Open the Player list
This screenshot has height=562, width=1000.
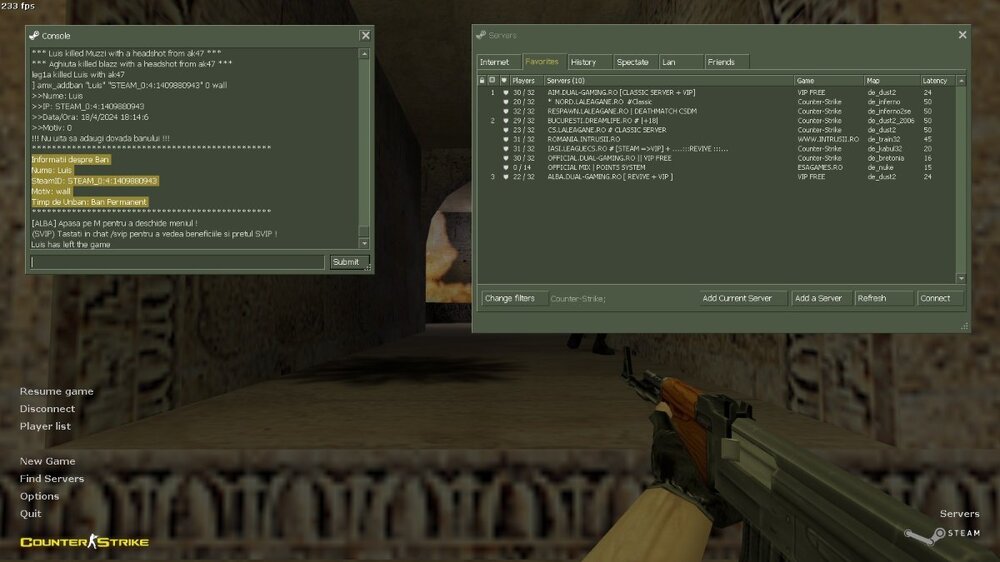point(45,426)
